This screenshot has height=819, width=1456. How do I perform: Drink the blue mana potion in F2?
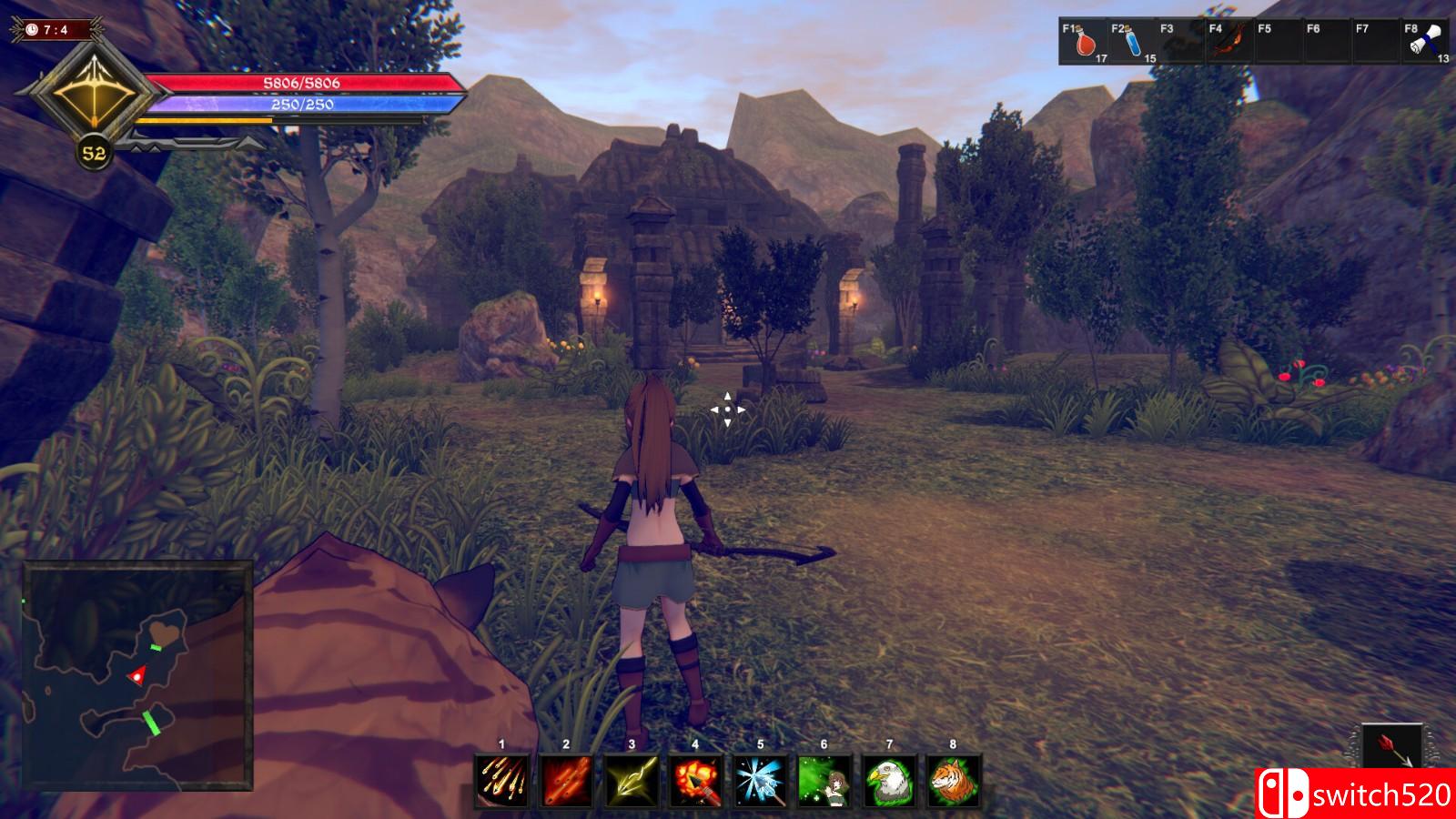[1133, 42]
